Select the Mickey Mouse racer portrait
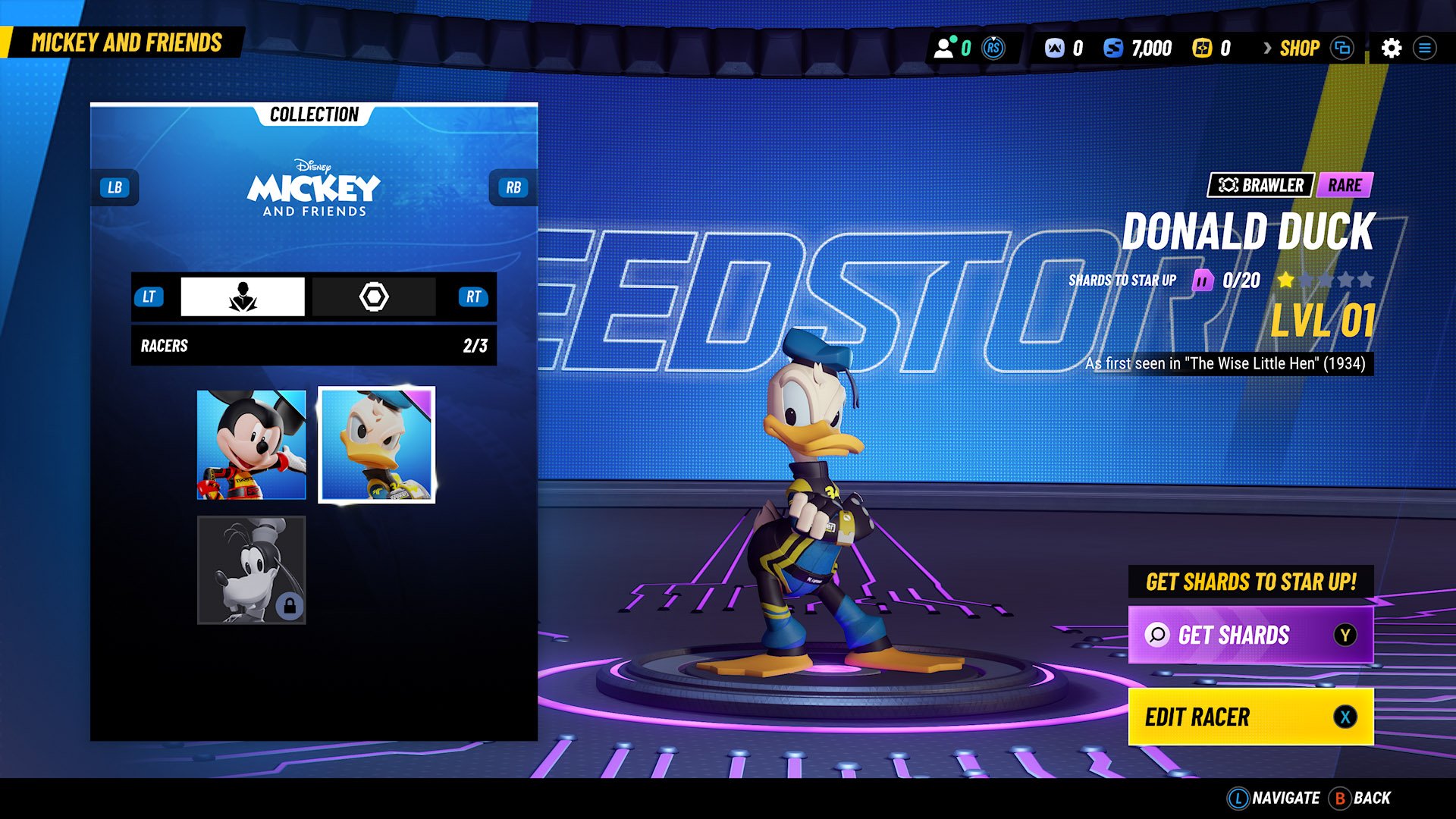This screenshot has width=1456, height=819. click(252, 445)
